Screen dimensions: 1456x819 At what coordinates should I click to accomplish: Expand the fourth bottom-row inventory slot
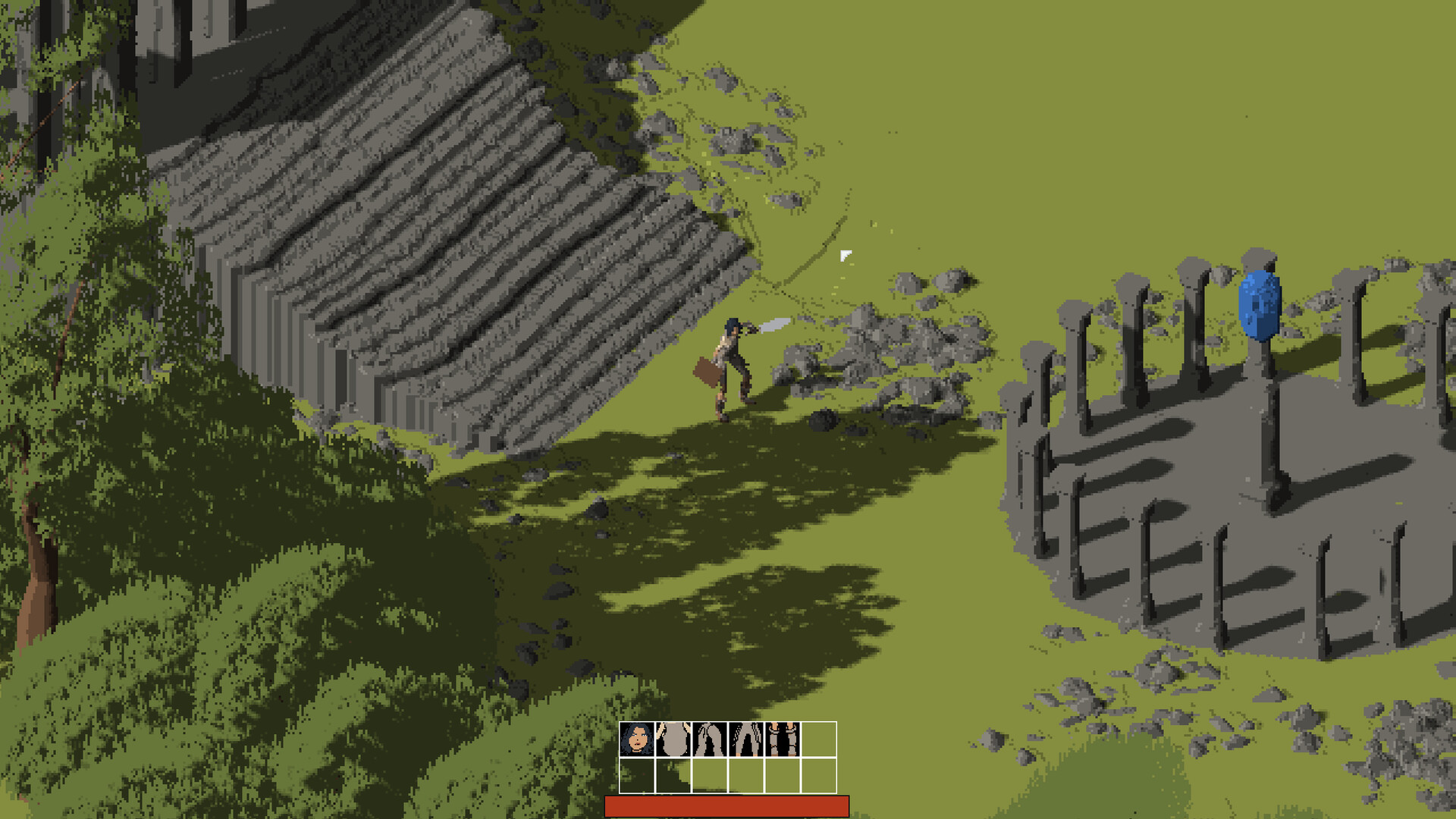745,776
